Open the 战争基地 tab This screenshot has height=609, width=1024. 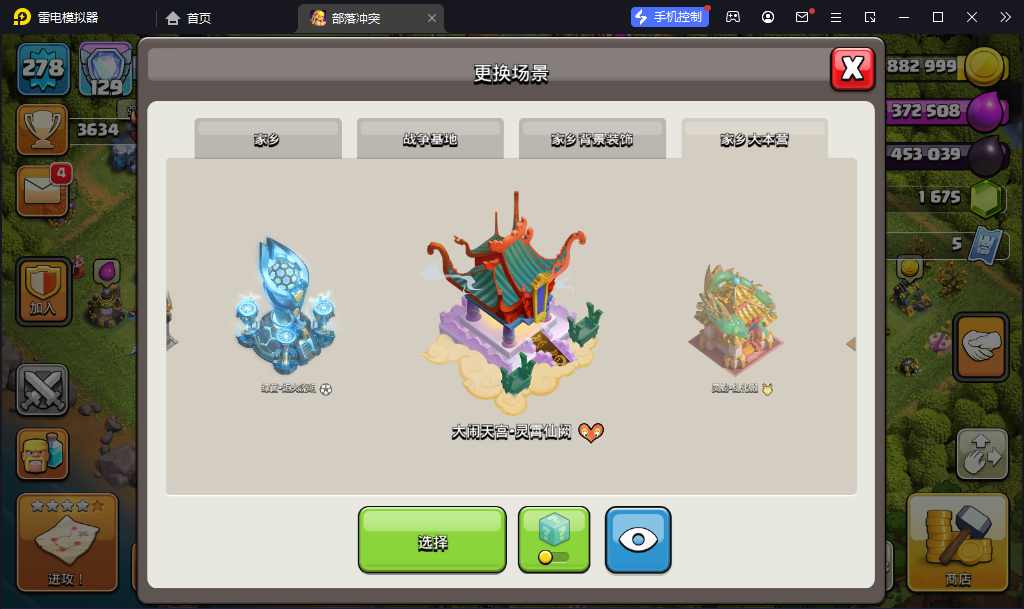point(430,140)
